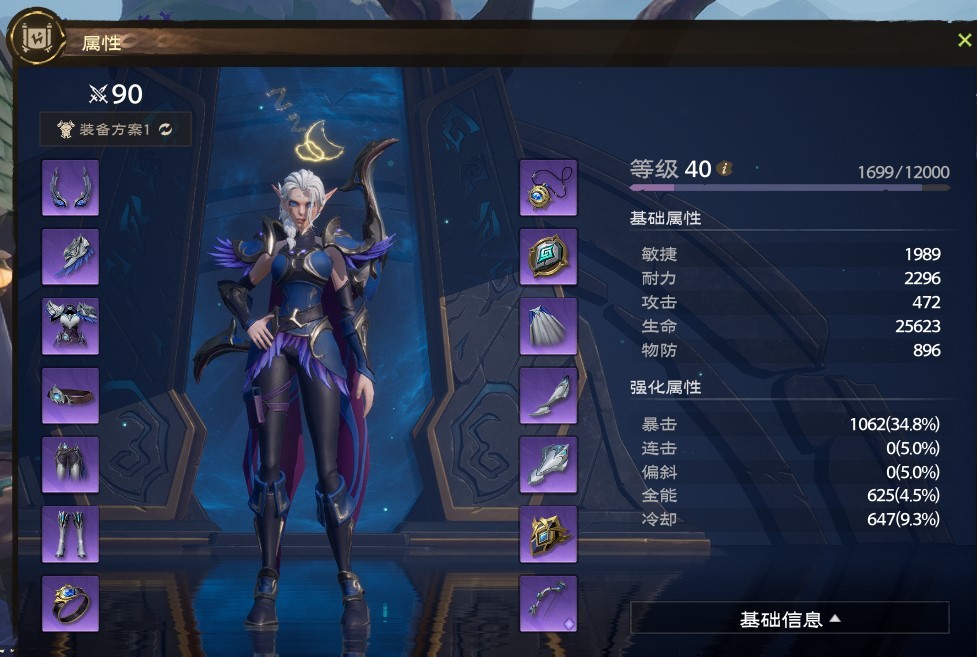Open the silver gauntlet slot
977x657 pixels.
click(548, 465)
